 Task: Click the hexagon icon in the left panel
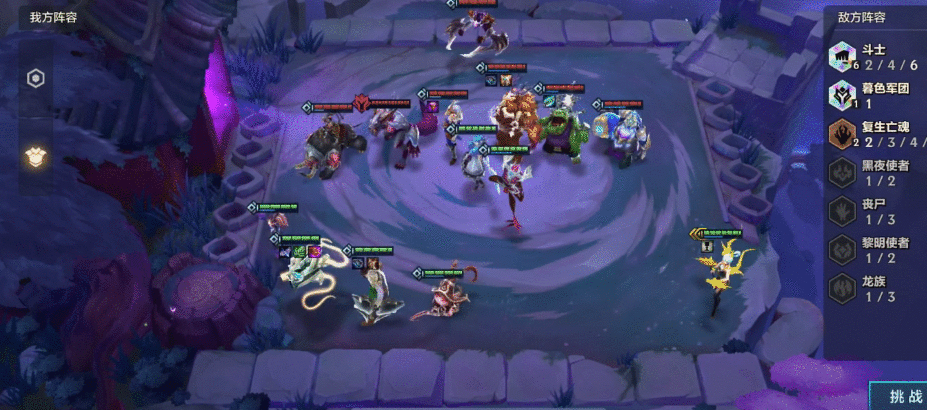[35, 79]
